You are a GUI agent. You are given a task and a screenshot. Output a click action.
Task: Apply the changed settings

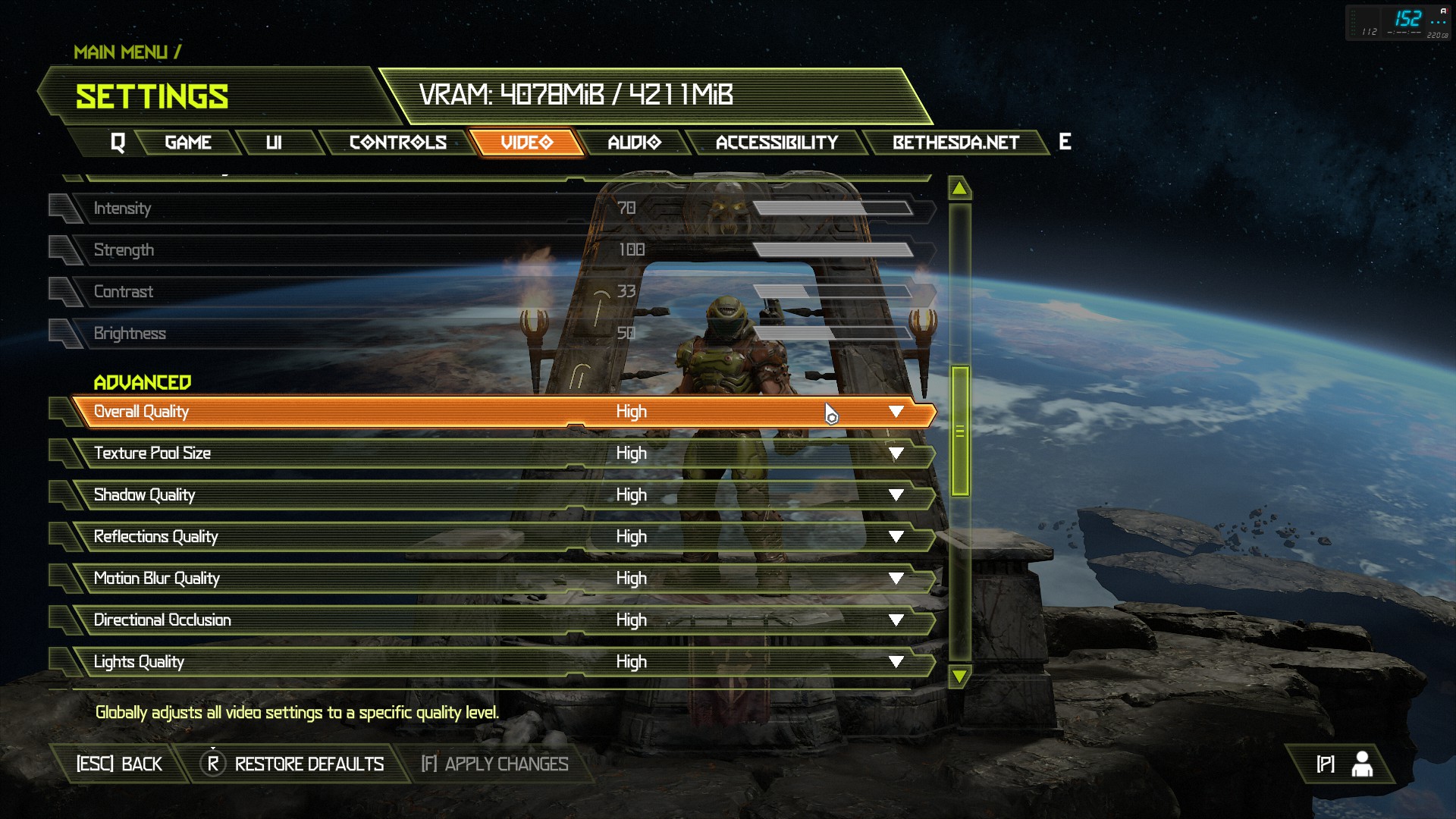[x=494, y=764]
